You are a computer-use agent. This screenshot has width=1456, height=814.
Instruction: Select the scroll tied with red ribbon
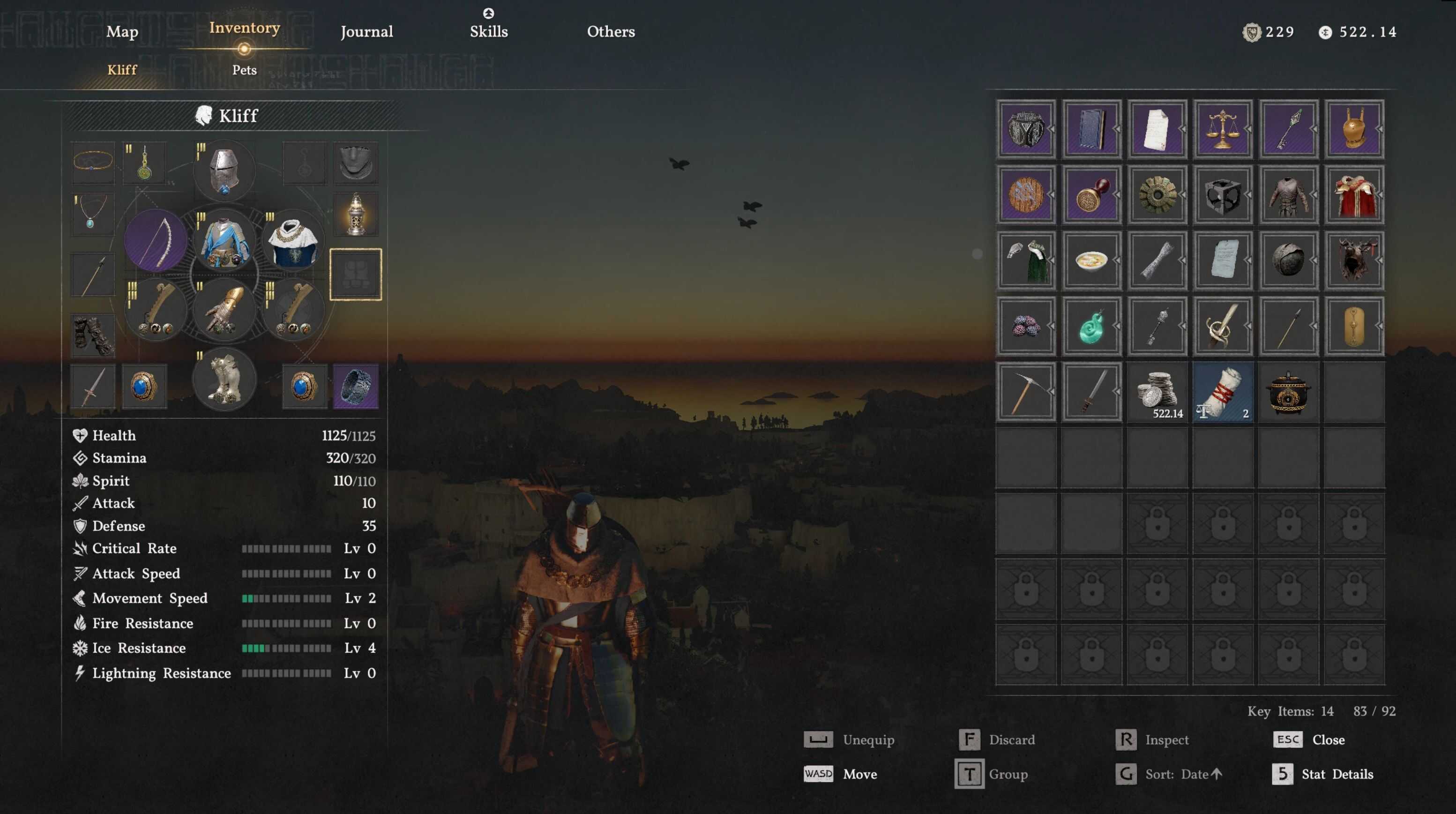tap(1223, 392)
